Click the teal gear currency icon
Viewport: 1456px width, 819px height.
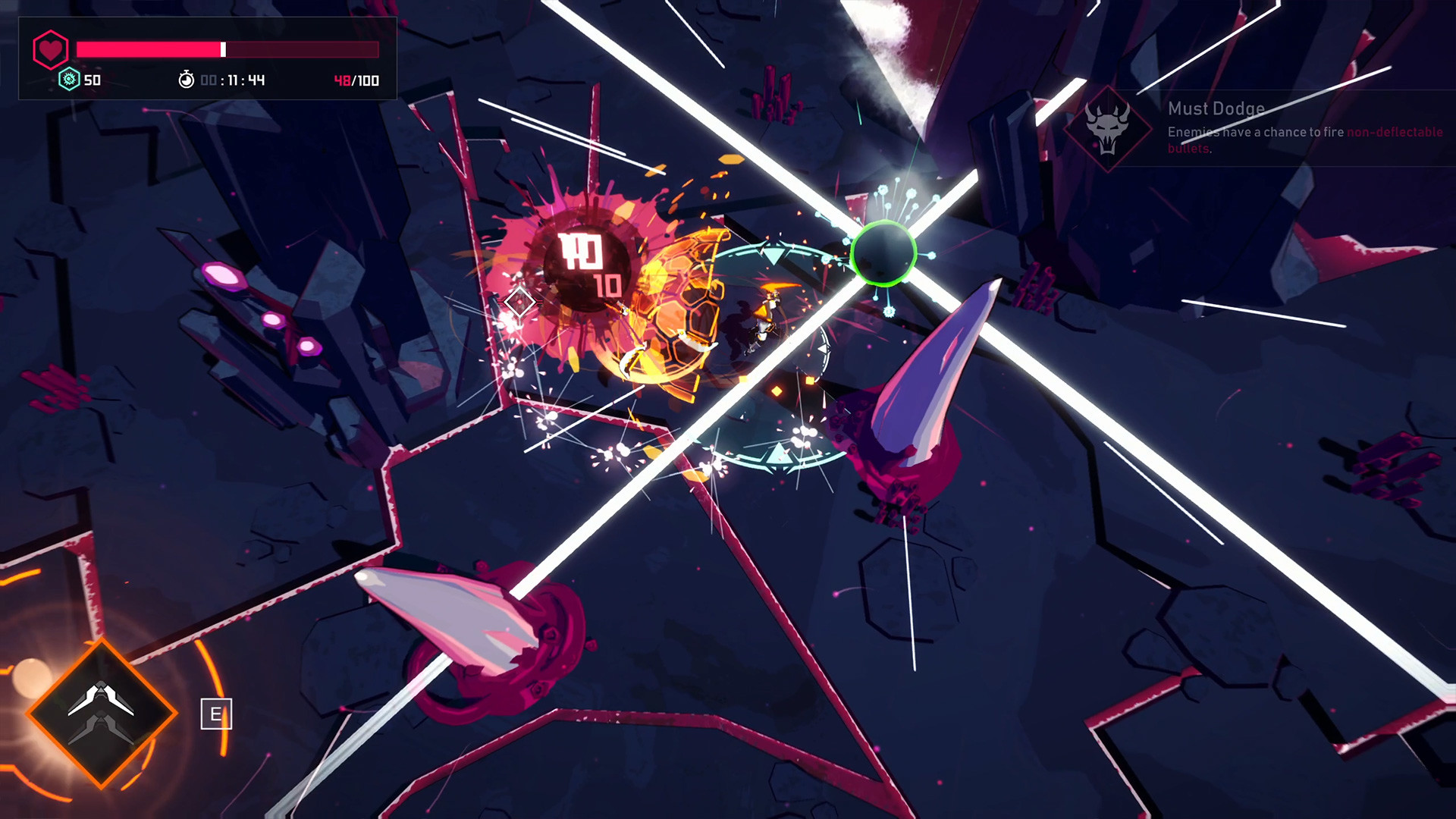point(69,80)
